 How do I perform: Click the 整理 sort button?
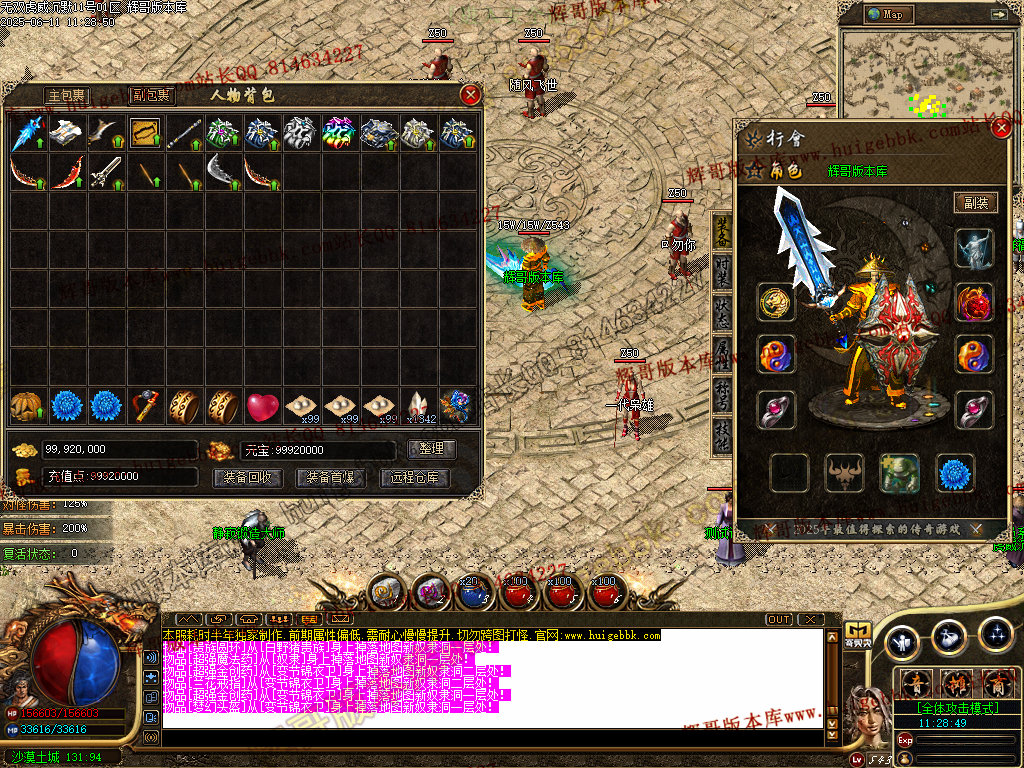pos(432,449)
